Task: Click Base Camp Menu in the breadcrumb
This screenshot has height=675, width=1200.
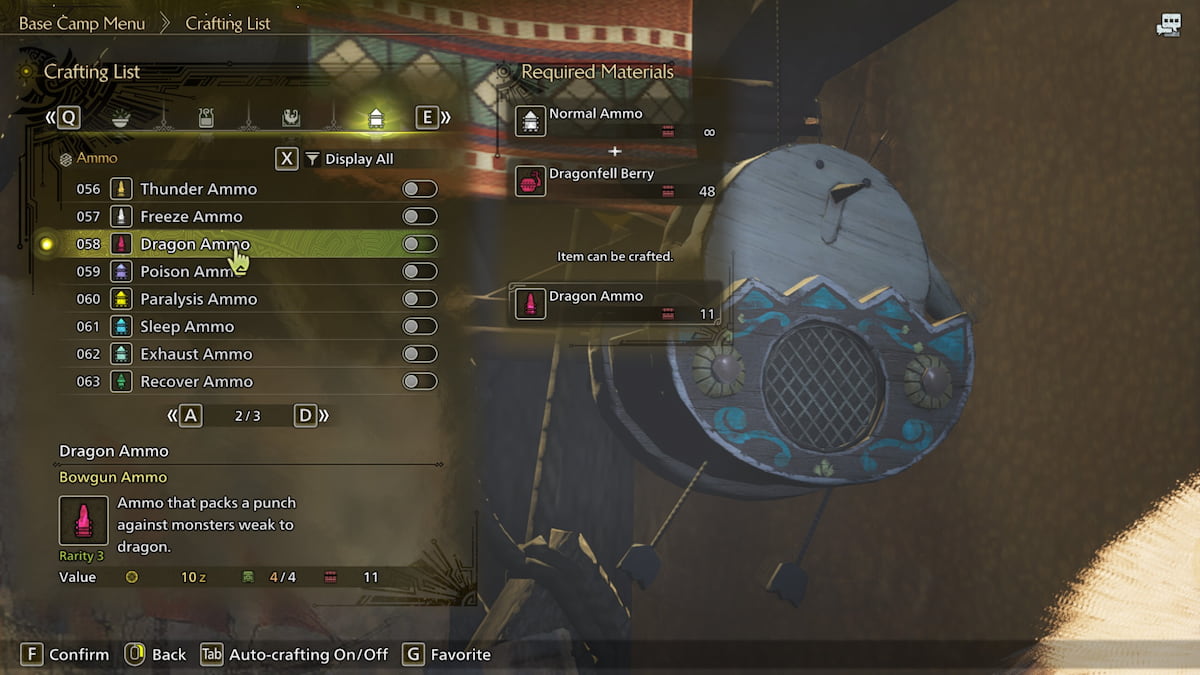Action: coord(82,23)
